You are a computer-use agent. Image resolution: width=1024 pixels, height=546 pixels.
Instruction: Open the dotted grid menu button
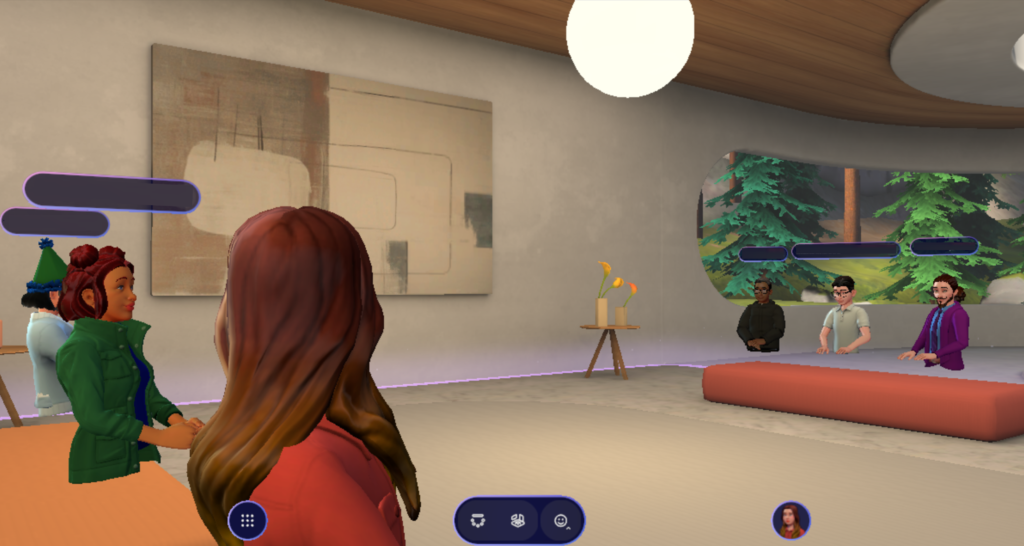click(x=247, y=521)
